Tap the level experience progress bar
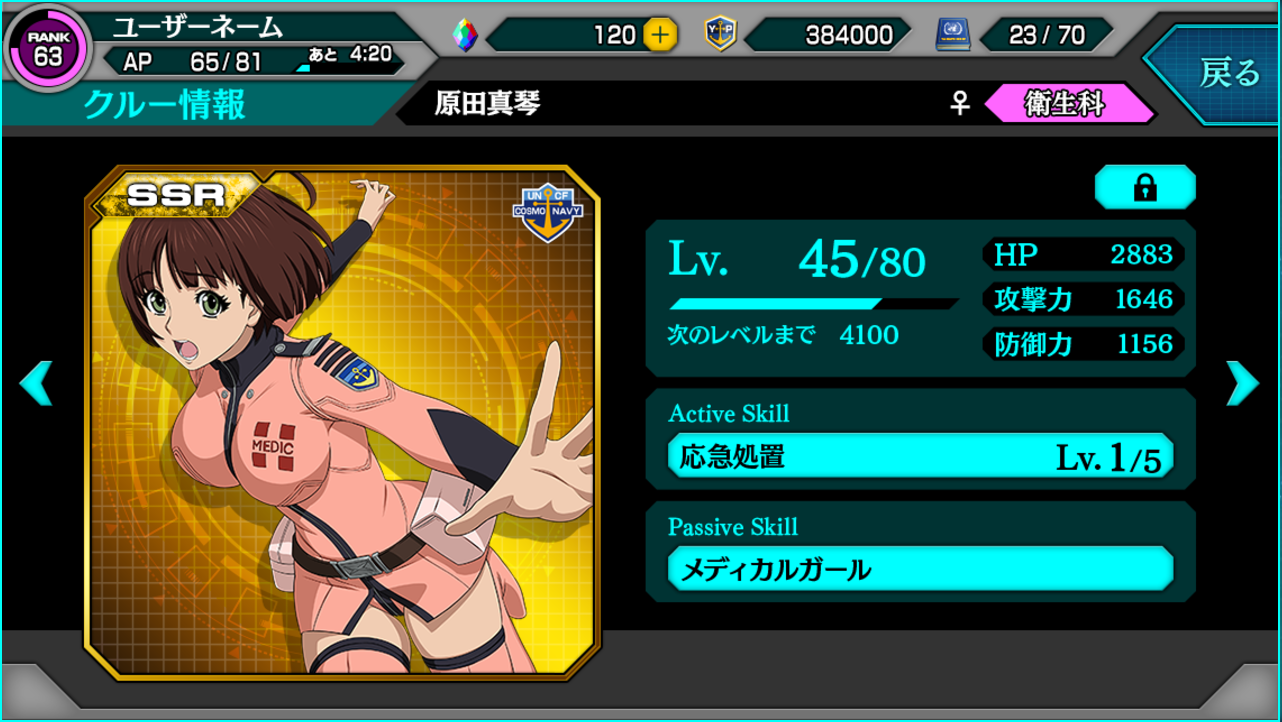This screenshot has height=722, width=1282. pyautogui.click(x=815, y=302)
